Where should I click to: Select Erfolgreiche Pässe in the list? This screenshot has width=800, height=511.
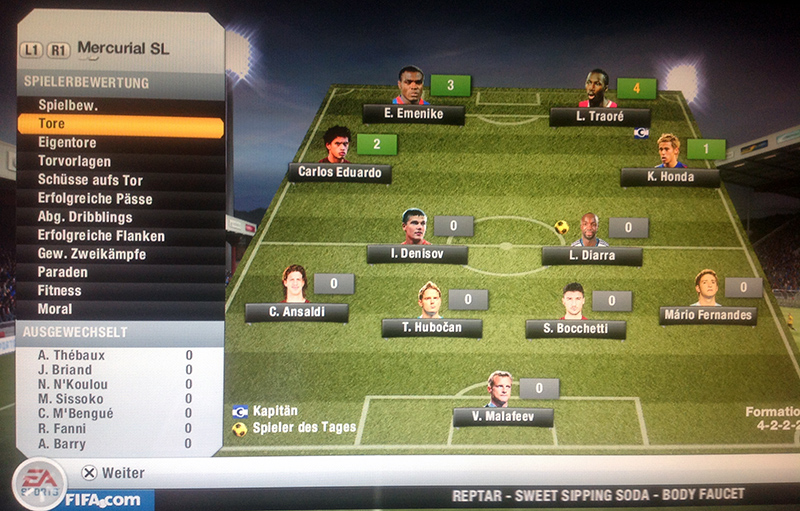(119, 199)
